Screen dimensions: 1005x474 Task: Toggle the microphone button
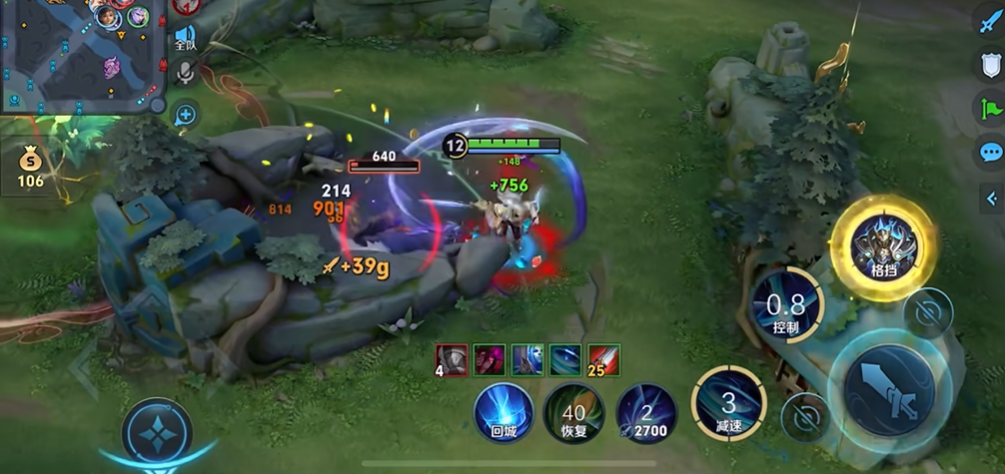[x=185, y=72]
